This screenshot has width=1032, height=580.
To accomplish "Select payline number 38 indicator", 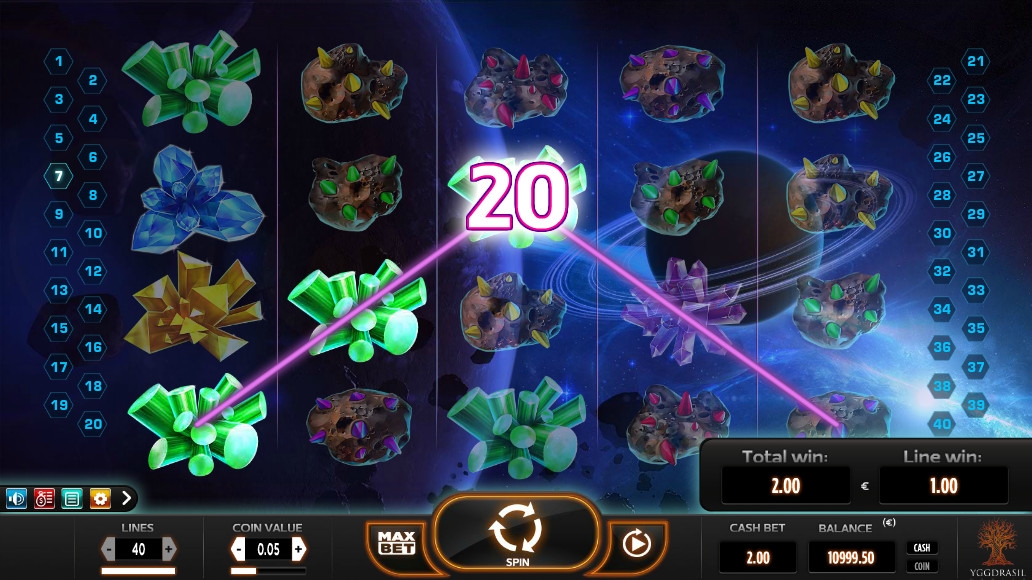I will click(x=941, y=386).
